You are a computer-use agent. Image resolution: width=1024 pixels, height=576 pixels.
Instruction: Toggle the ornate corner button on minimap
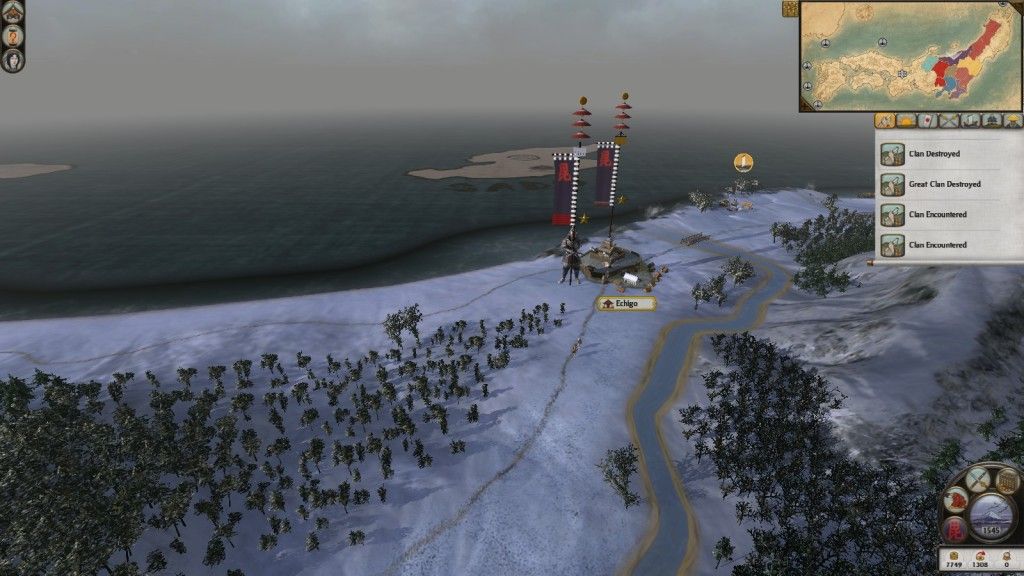click(790, 9)
